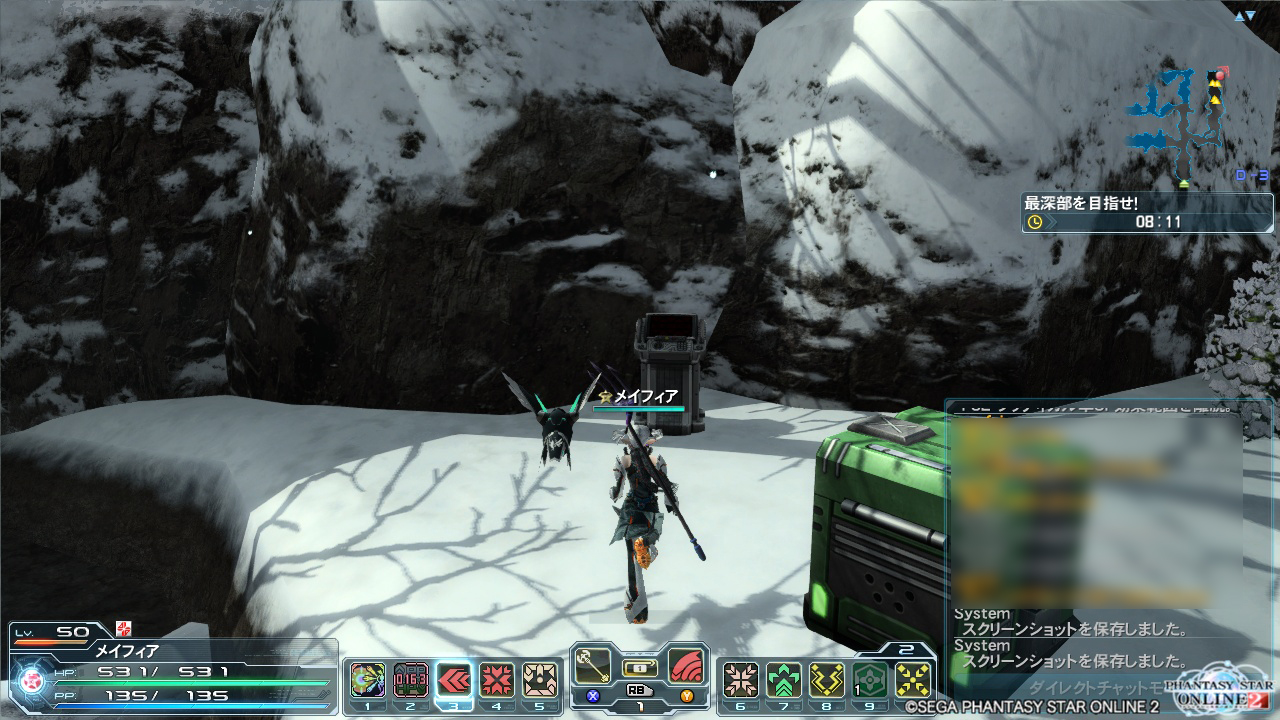Viewport: 1280px width, 720px height.
Task: Click the weapon palette number 1 switcher
Action: coord(640,705)
